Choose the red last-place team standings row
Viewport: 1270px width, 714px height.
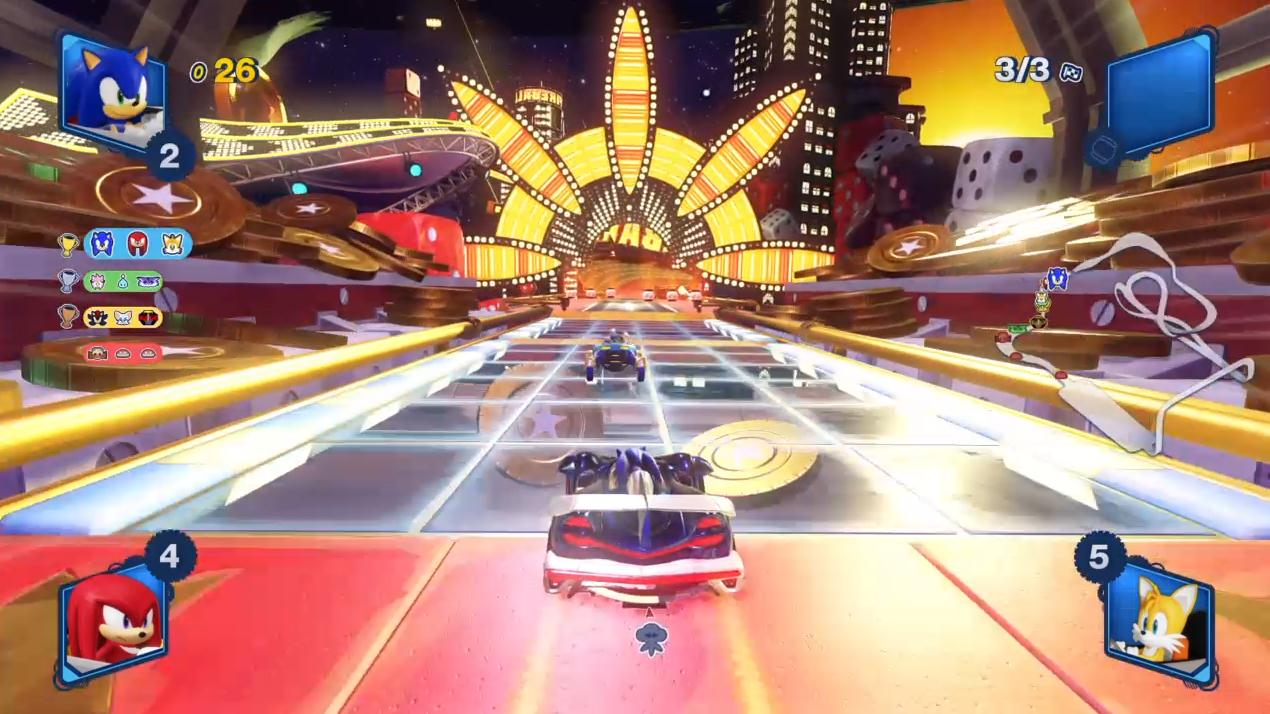coord(122,352)
